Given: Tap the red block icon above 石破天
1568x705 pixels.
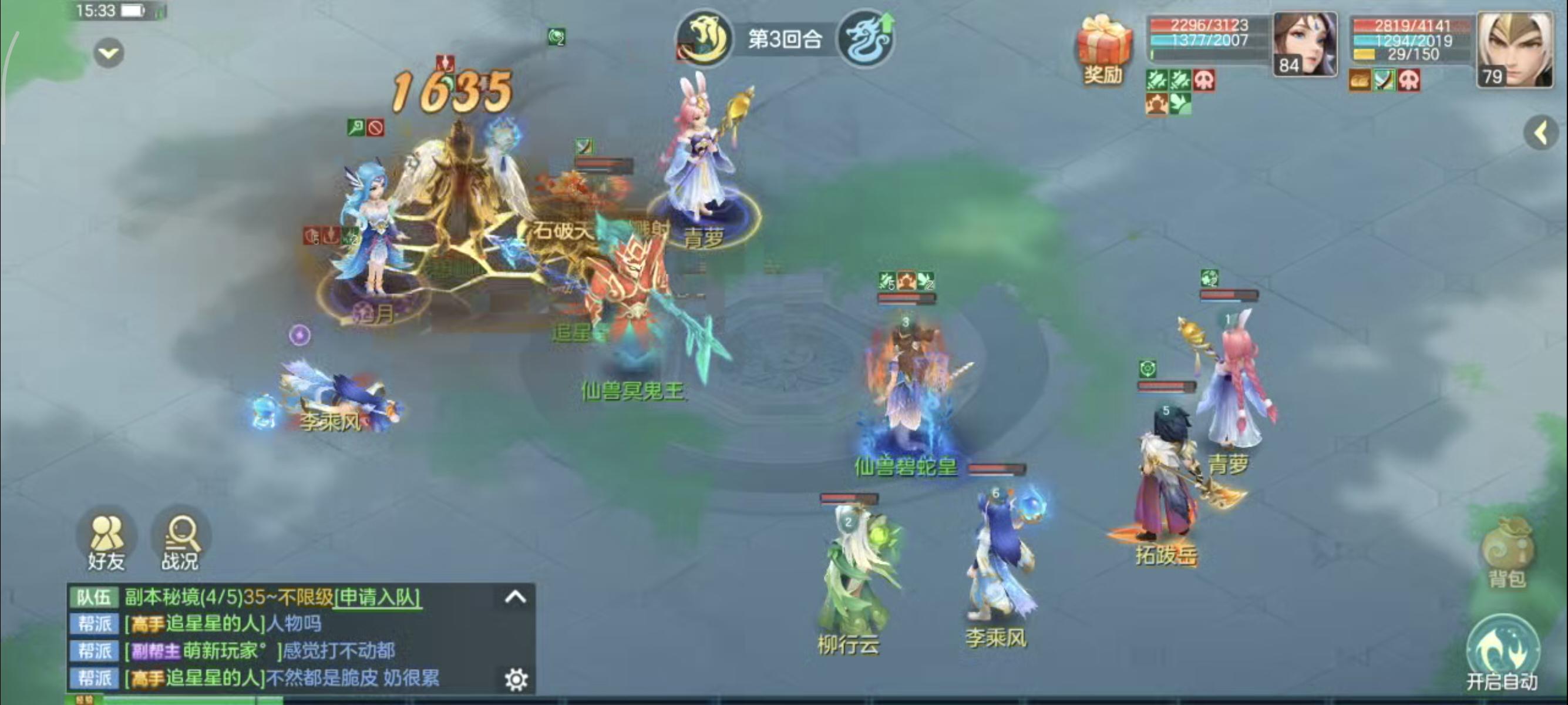Looking at the screenshot, I should [x=376, y=127].
